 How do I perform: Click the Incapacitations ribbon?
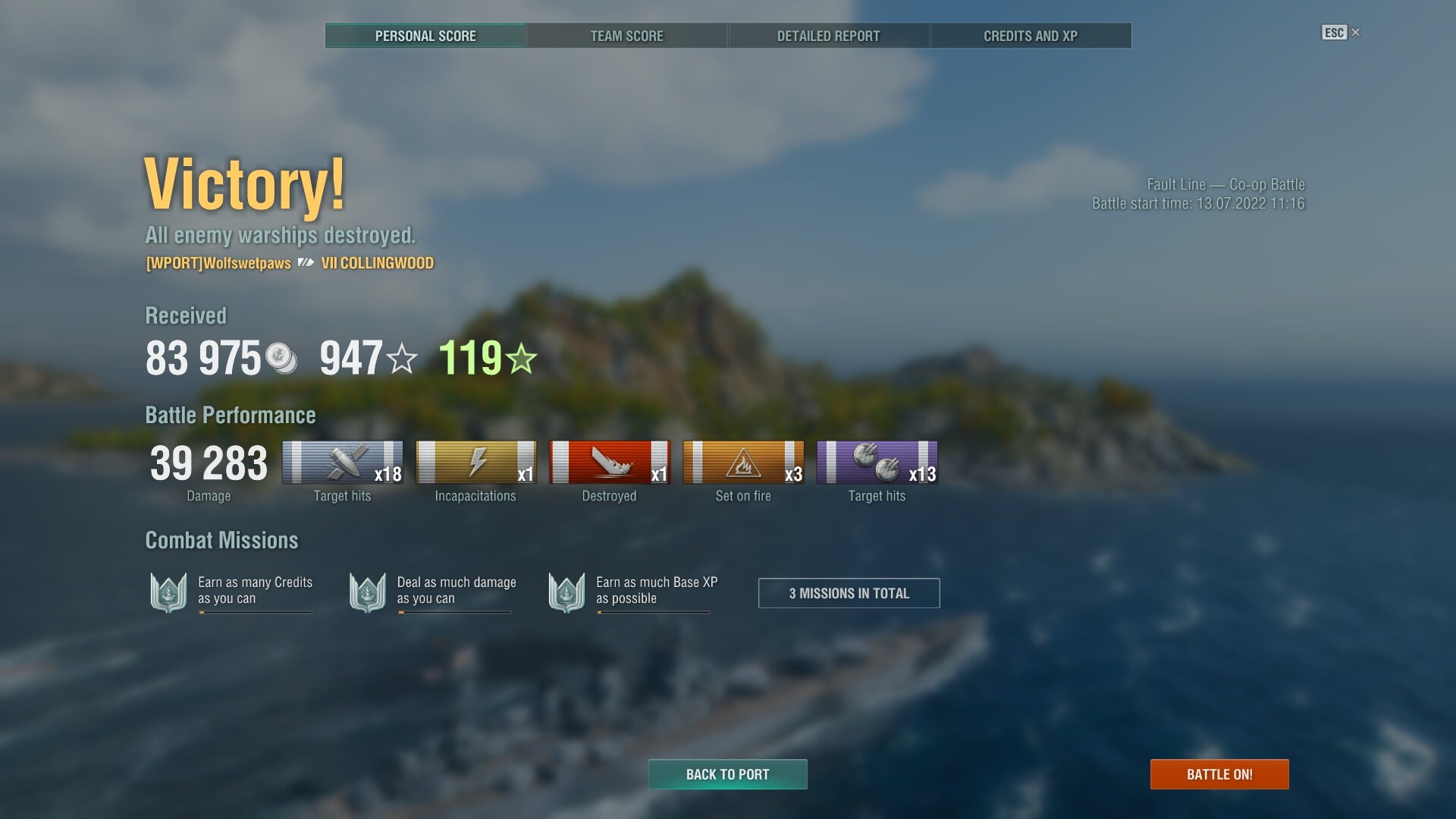(x=475, y=462)
